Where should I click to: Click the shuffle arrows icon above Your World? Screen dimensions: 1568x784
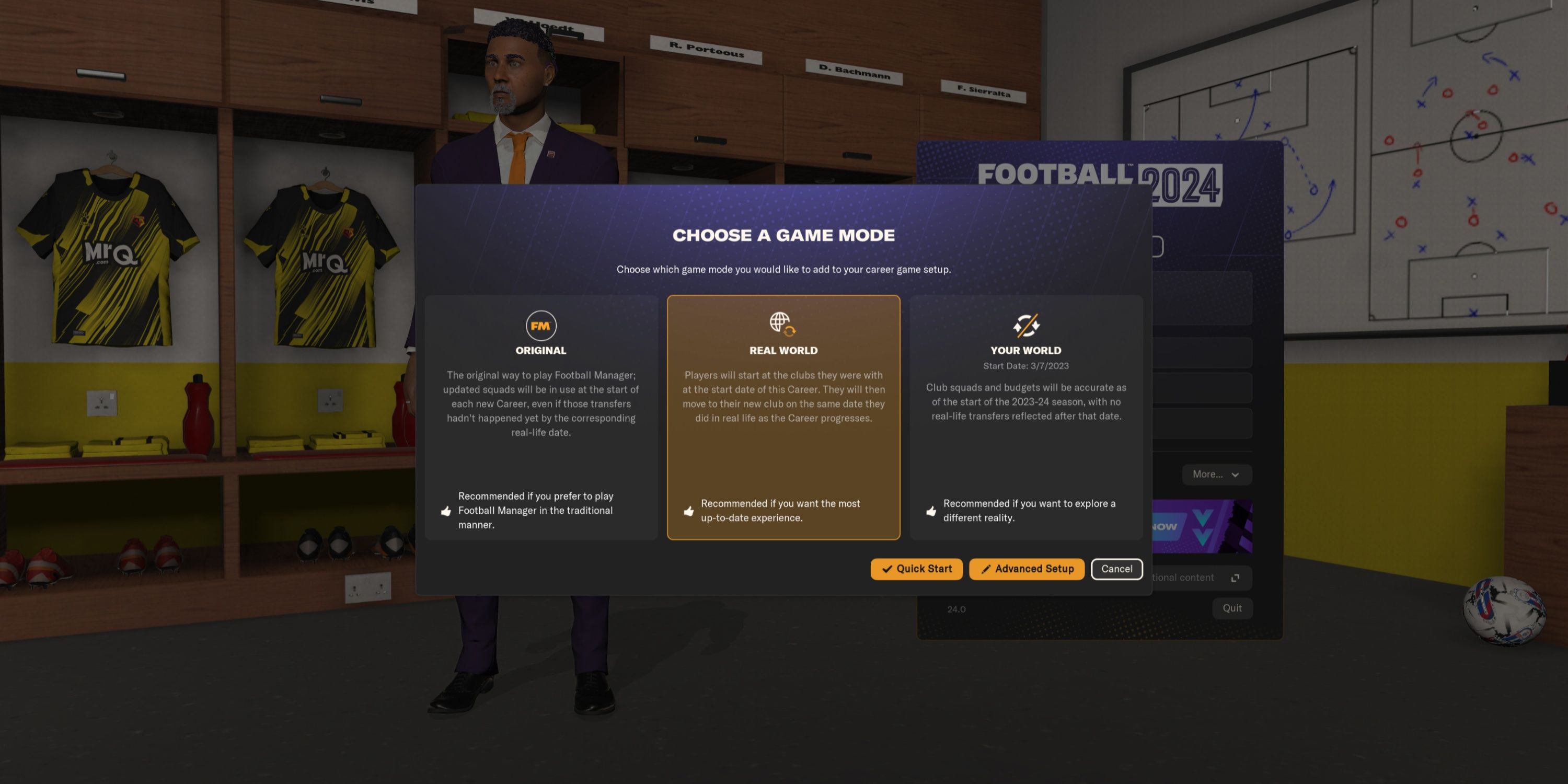pos(1025,325)
